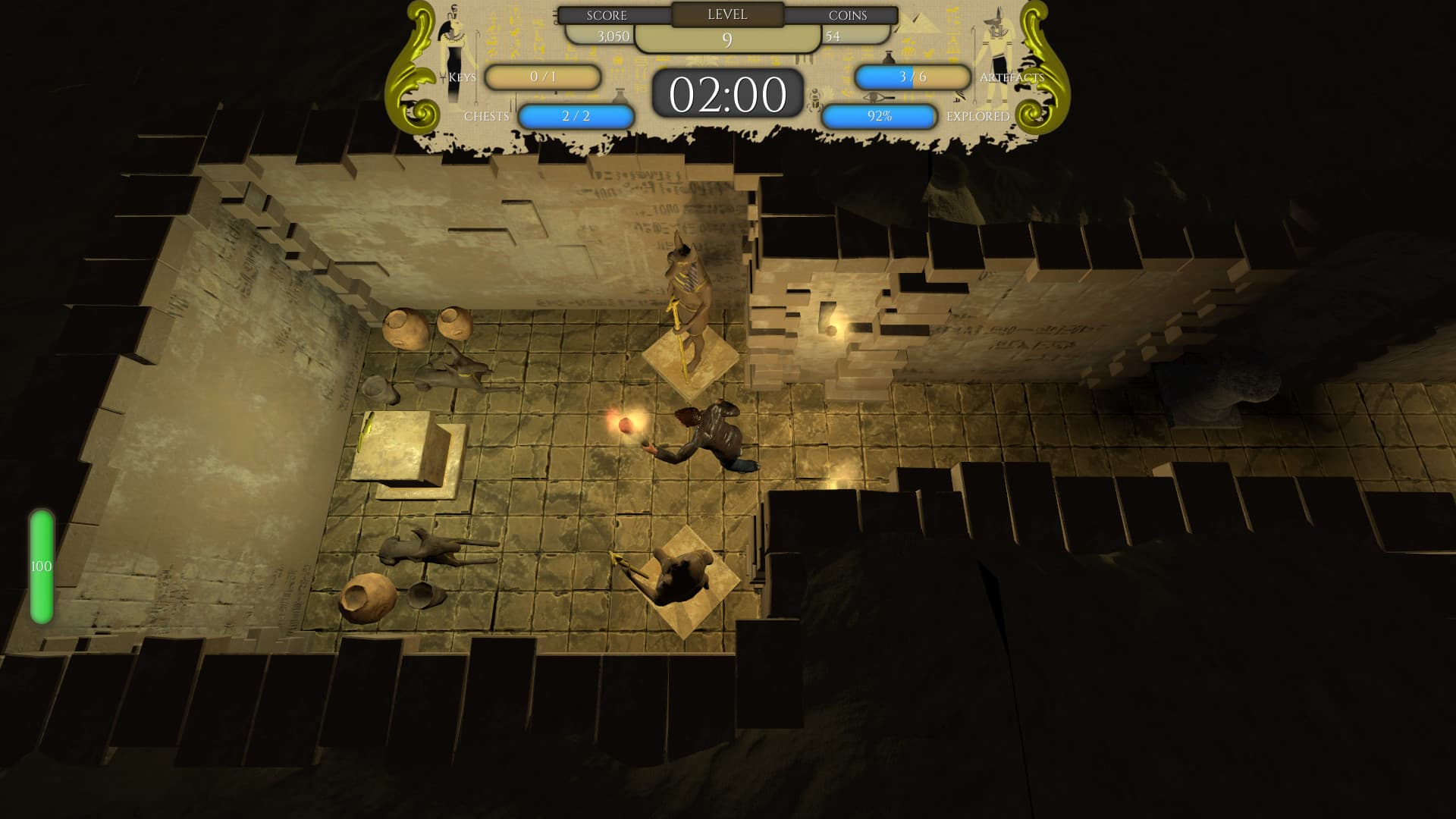Click the Keys 0/1 counter
Image resolution: width=1456 pixels, height=819 pixels.
click(544, 77)
